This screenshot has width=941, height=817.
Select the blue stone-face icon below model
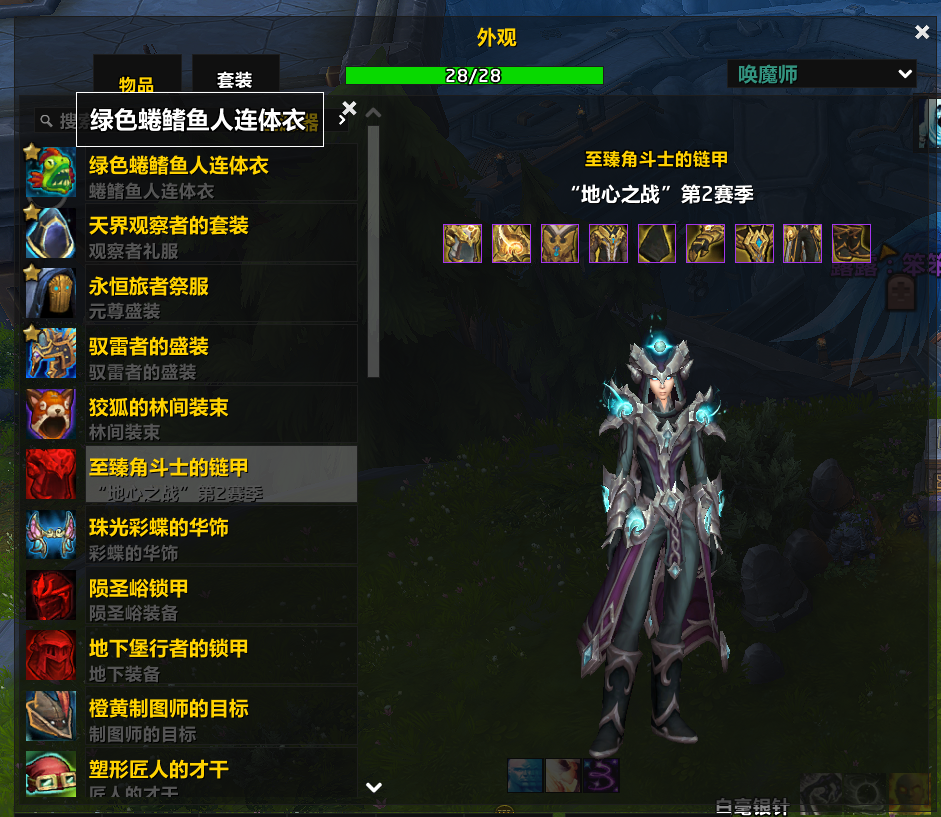click(x=525, y=775)
